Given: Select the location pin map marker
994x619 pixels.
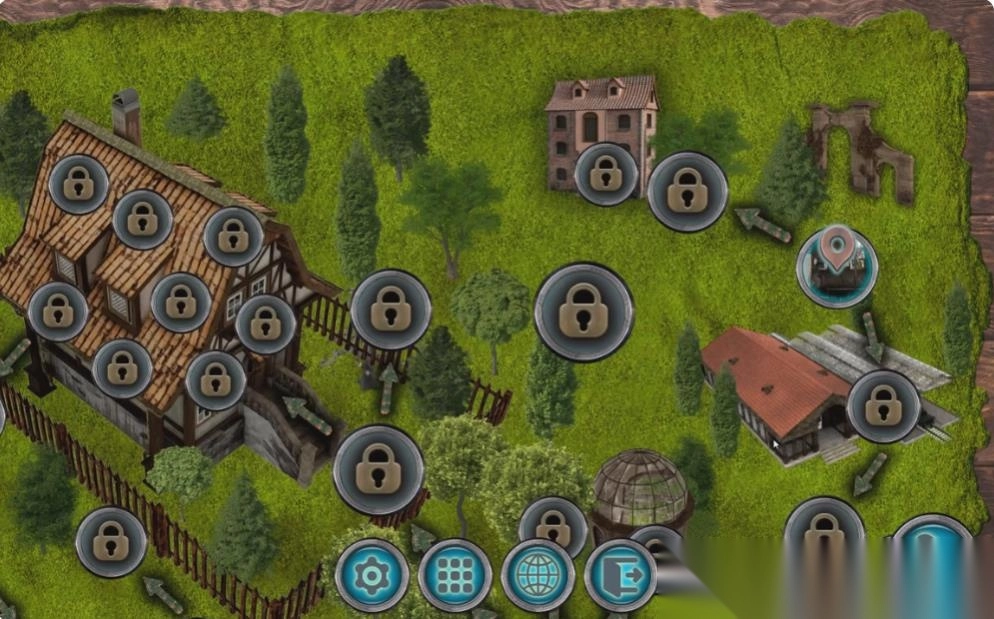Looking at the screenshot, I should (x=837, y=266).
